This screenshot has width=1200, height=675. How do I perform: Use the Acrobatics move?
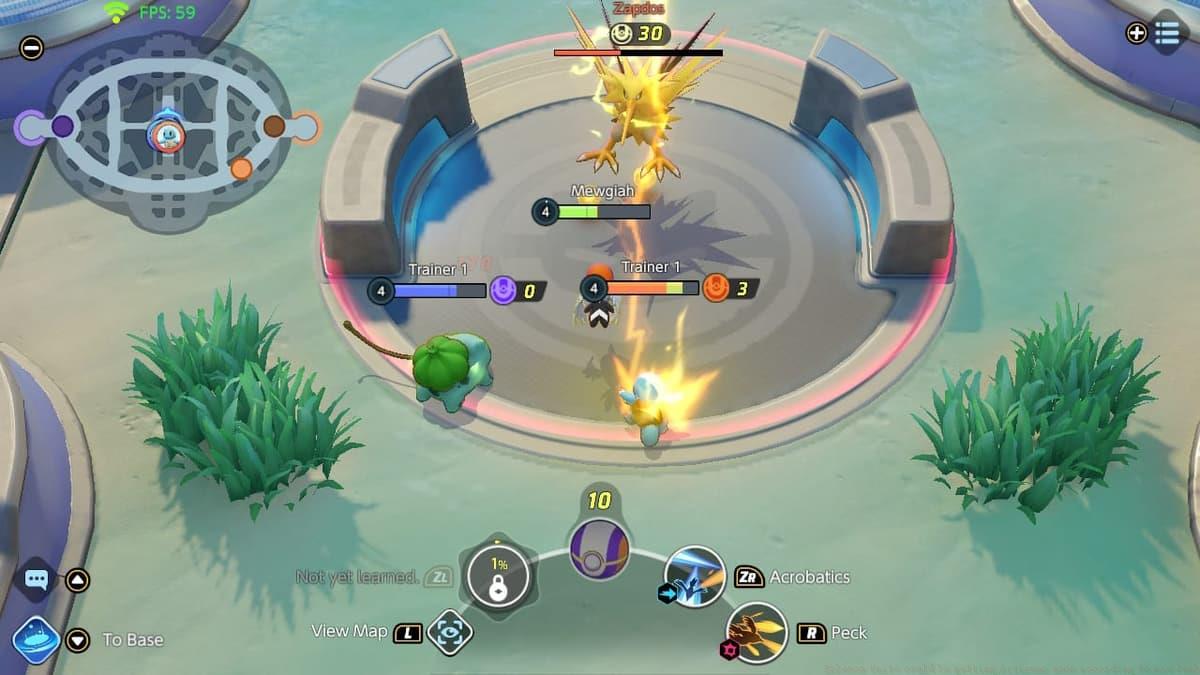pos(694,576)
